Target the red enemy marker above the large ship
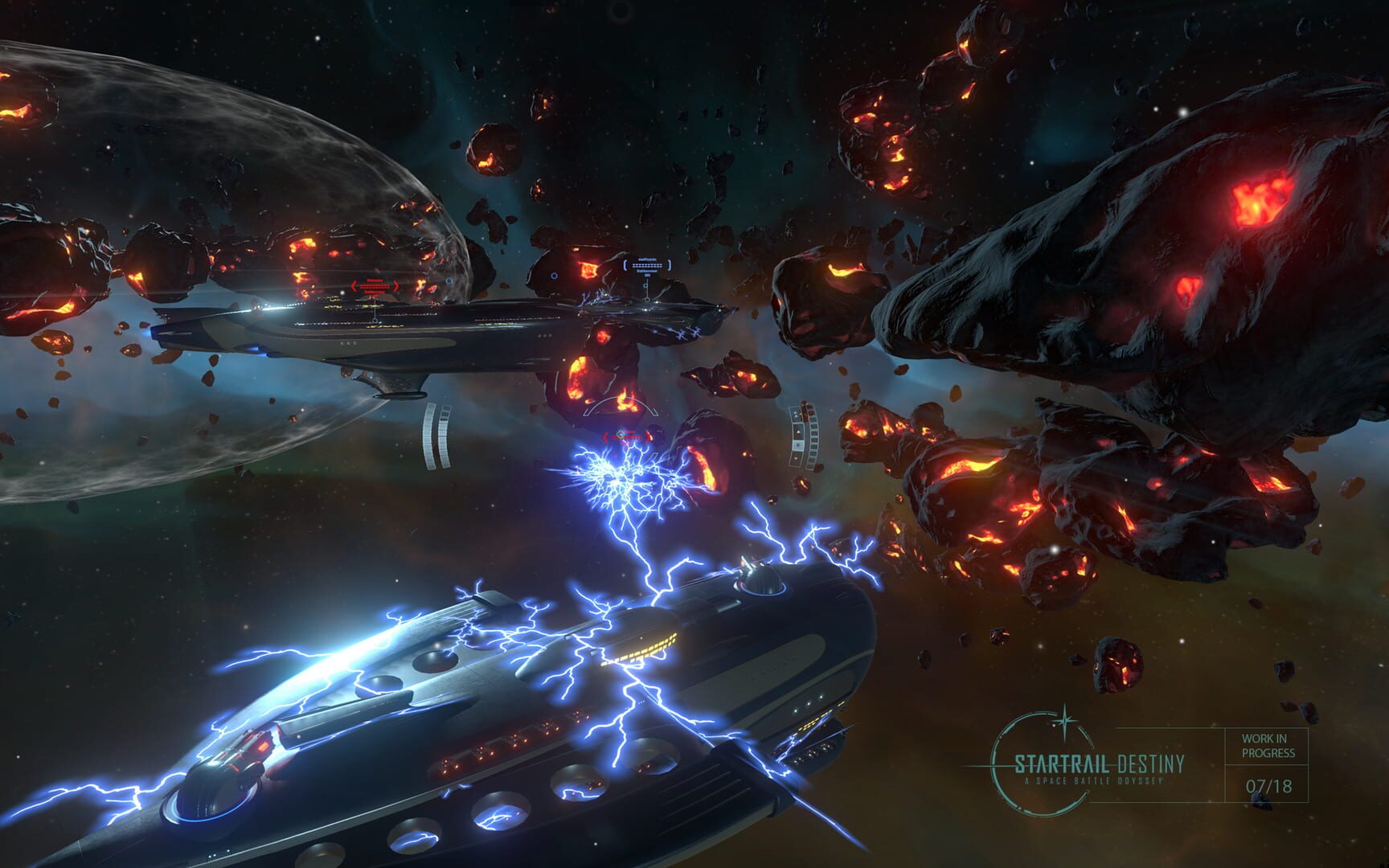1389x868 pixels. tap(375, 286)
